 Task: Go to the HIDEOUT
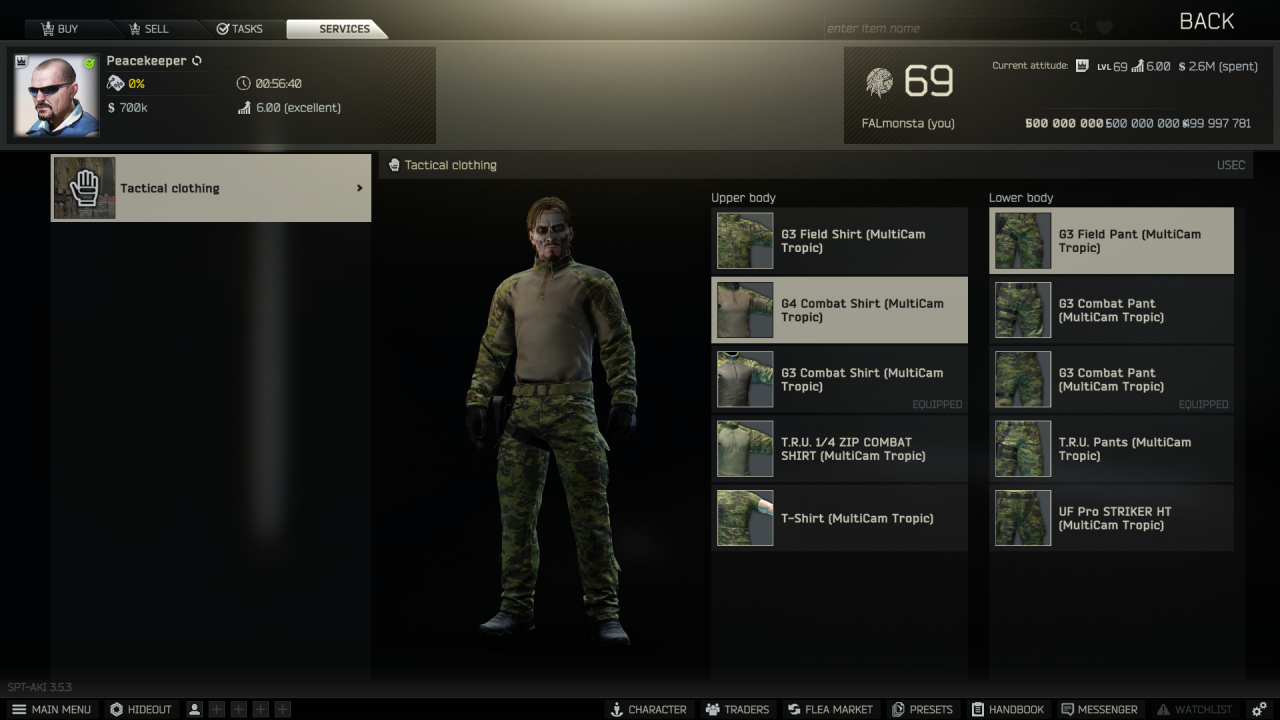141,709
